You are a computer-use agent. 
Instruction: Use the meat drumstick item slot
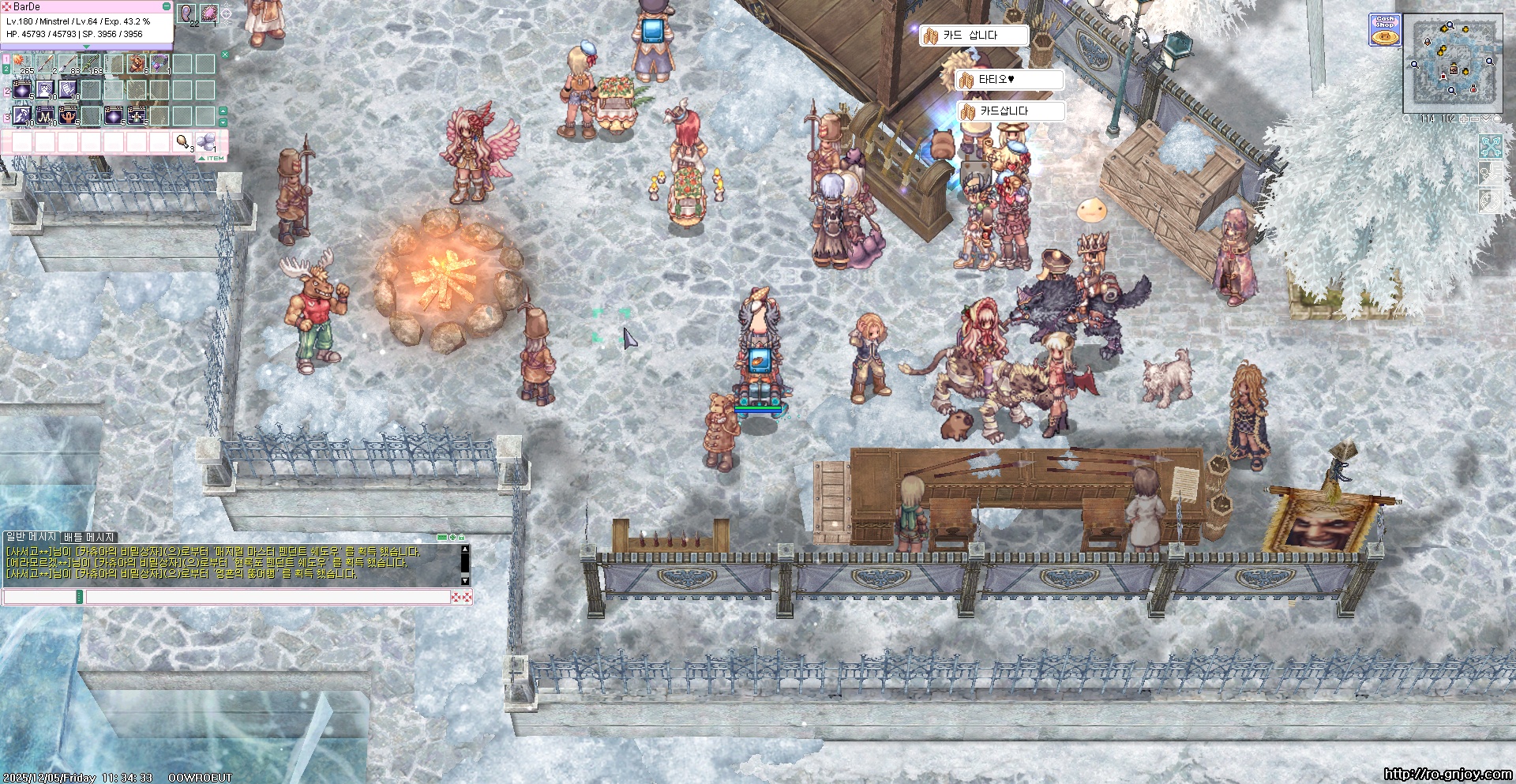(x=182, y=142)
